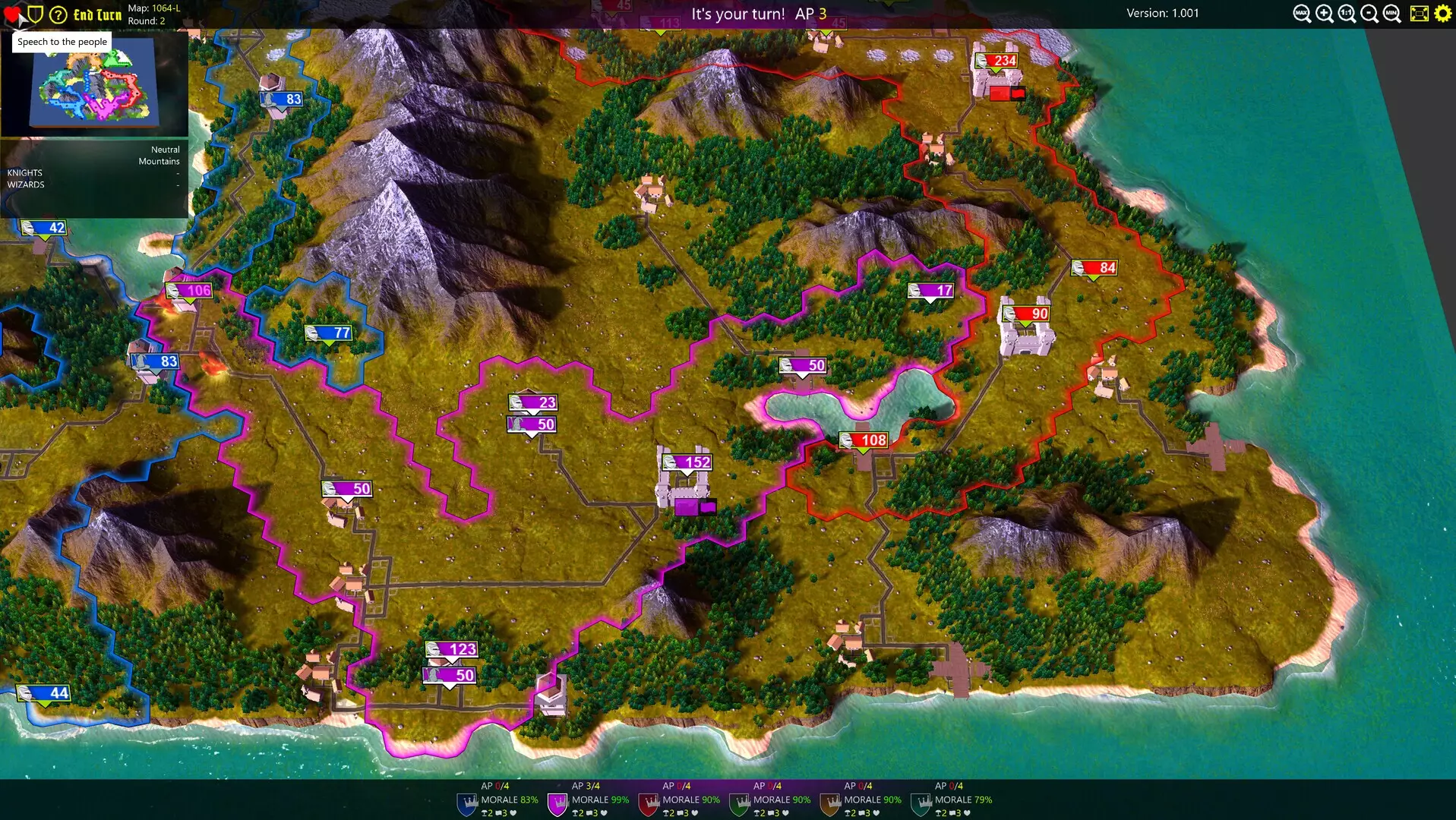
Task: Select the magenta army with 123 troops
Action: point(452,649)
